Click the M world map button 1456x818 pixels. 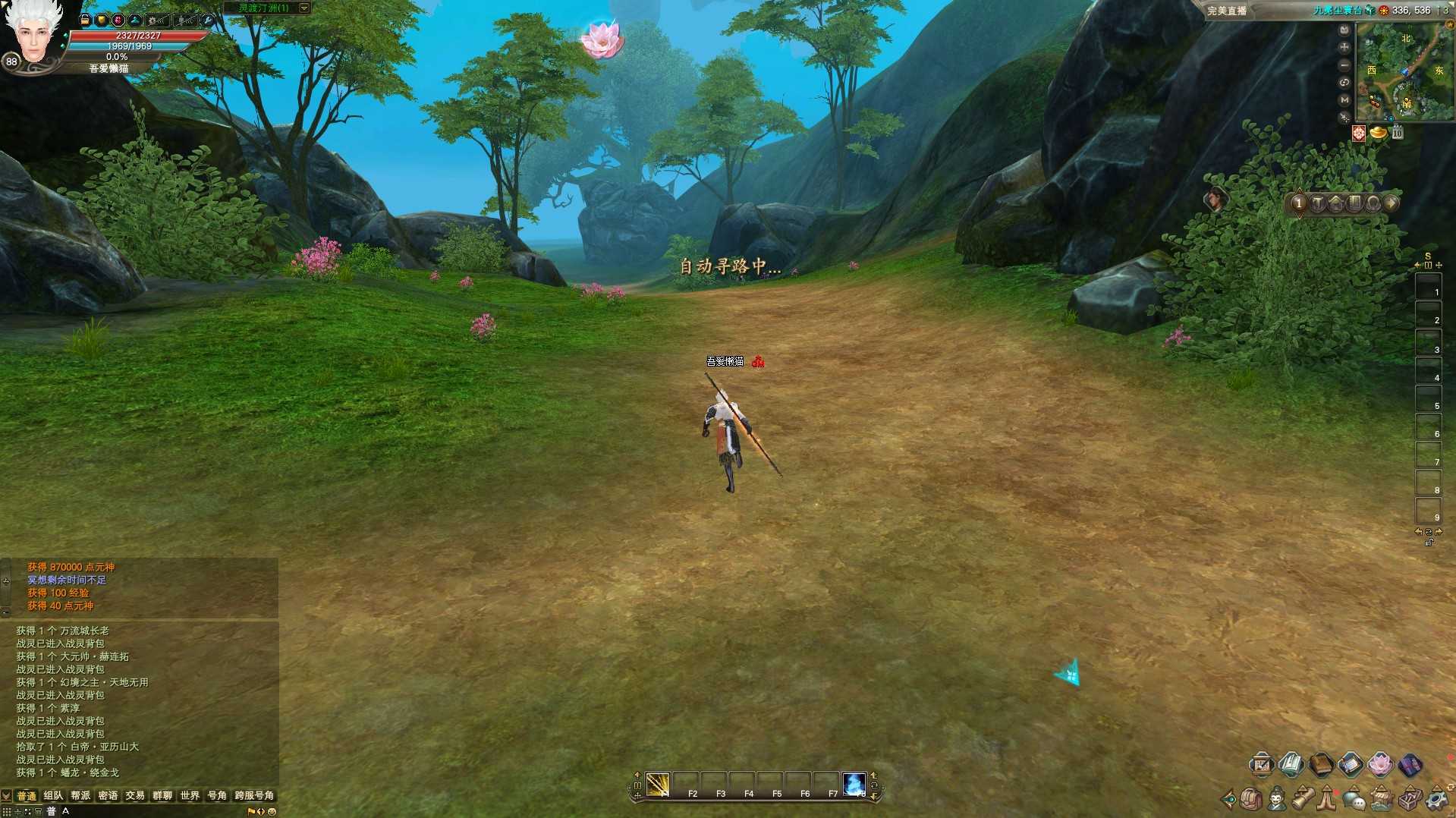click(1344, 99)
